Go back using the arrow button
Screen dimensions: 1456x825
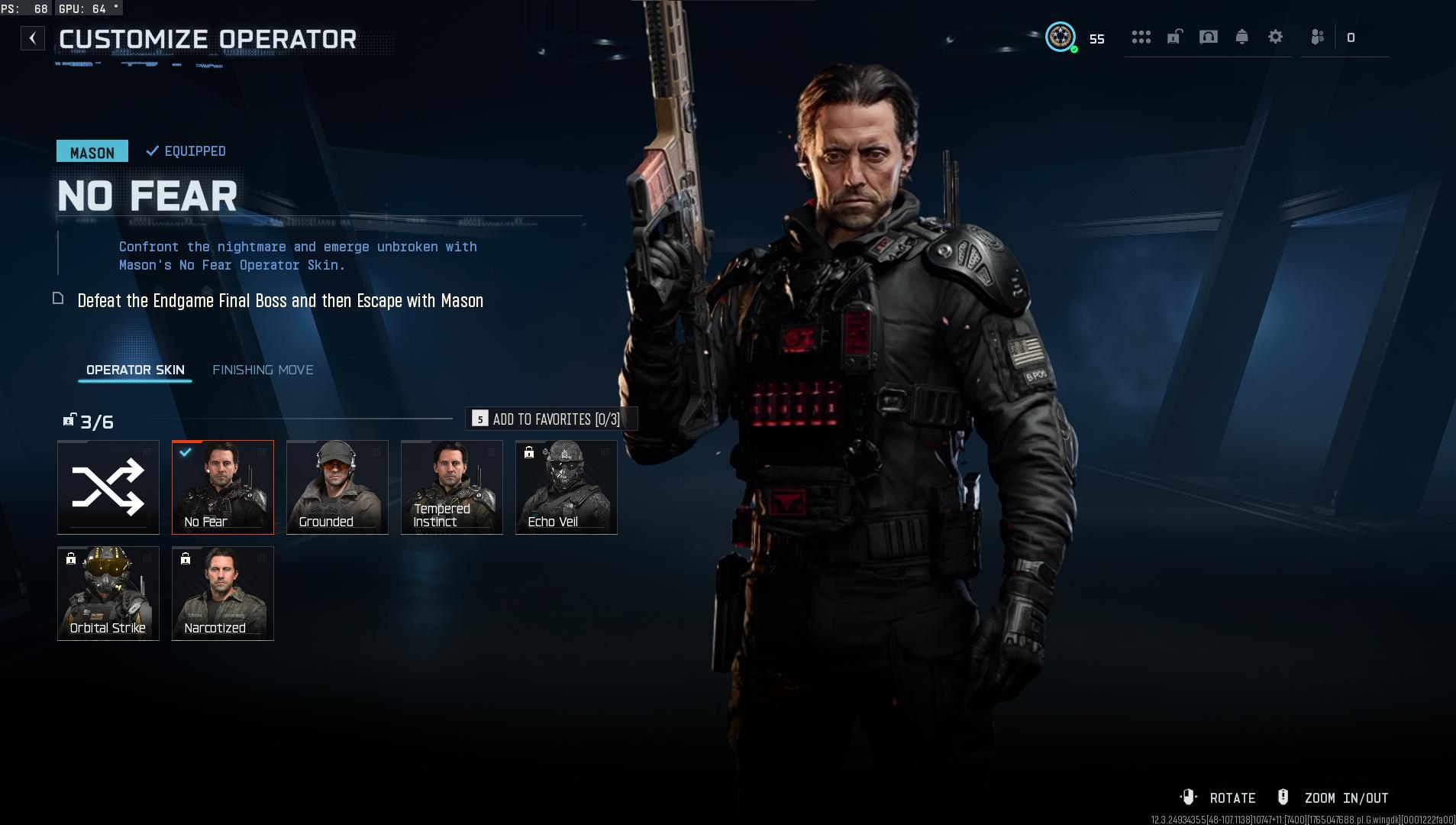pos(33,38)
